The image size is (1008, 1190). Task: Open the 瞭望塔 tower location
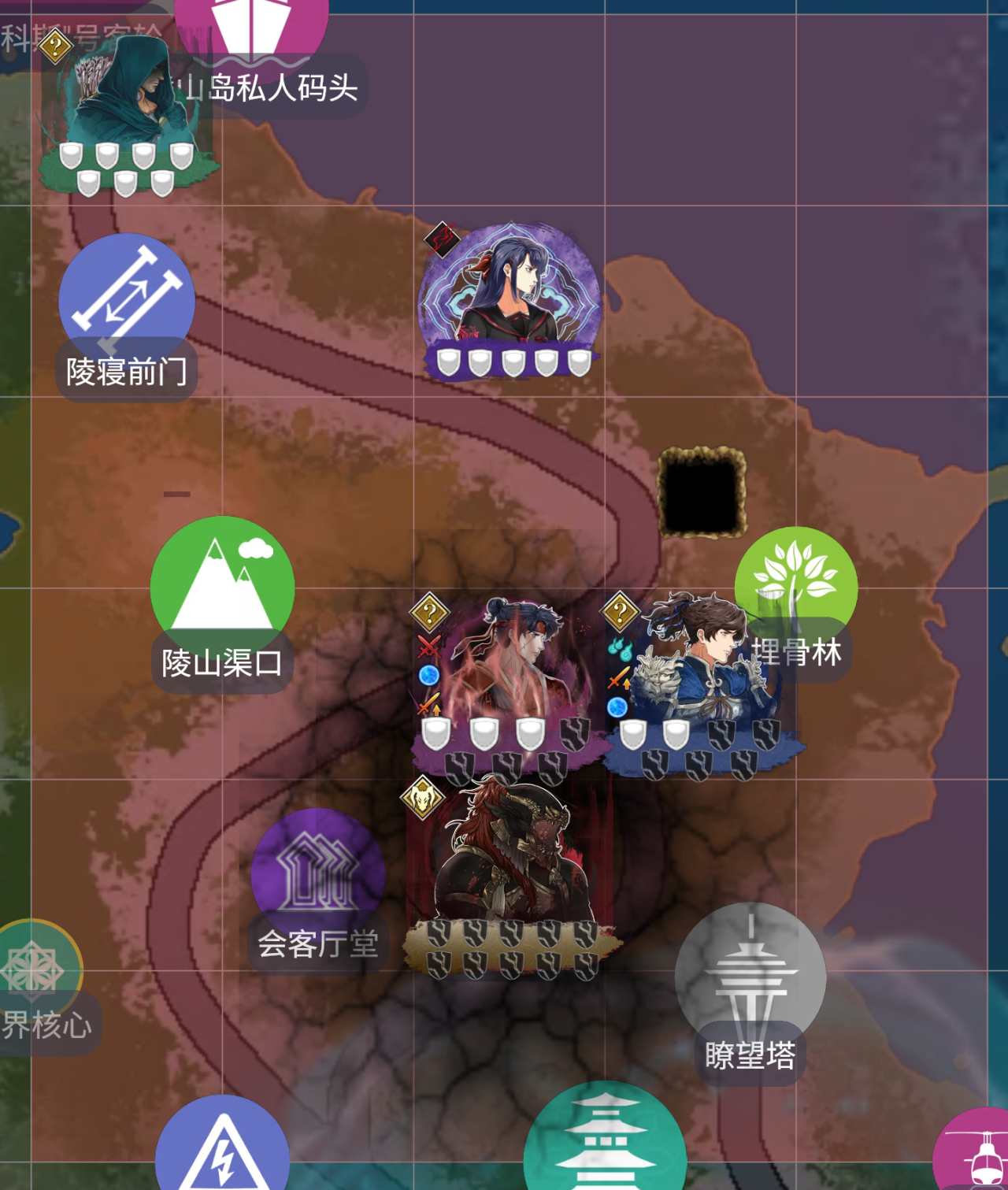tap(750, 975)
